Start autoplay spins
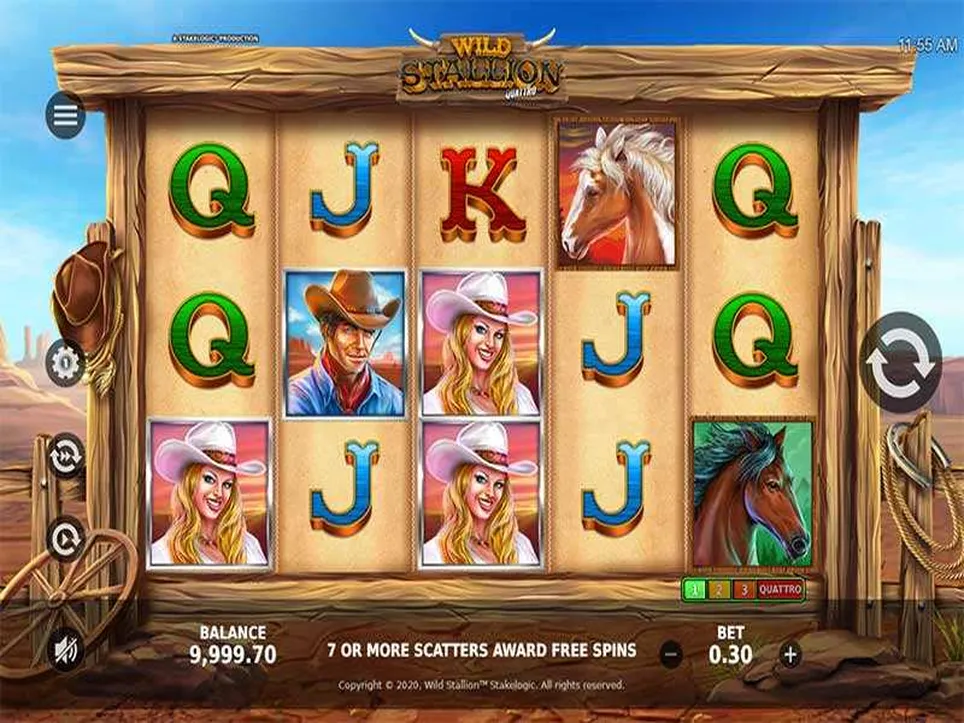This screenshot has width=964, height=723. click(65, 539)
